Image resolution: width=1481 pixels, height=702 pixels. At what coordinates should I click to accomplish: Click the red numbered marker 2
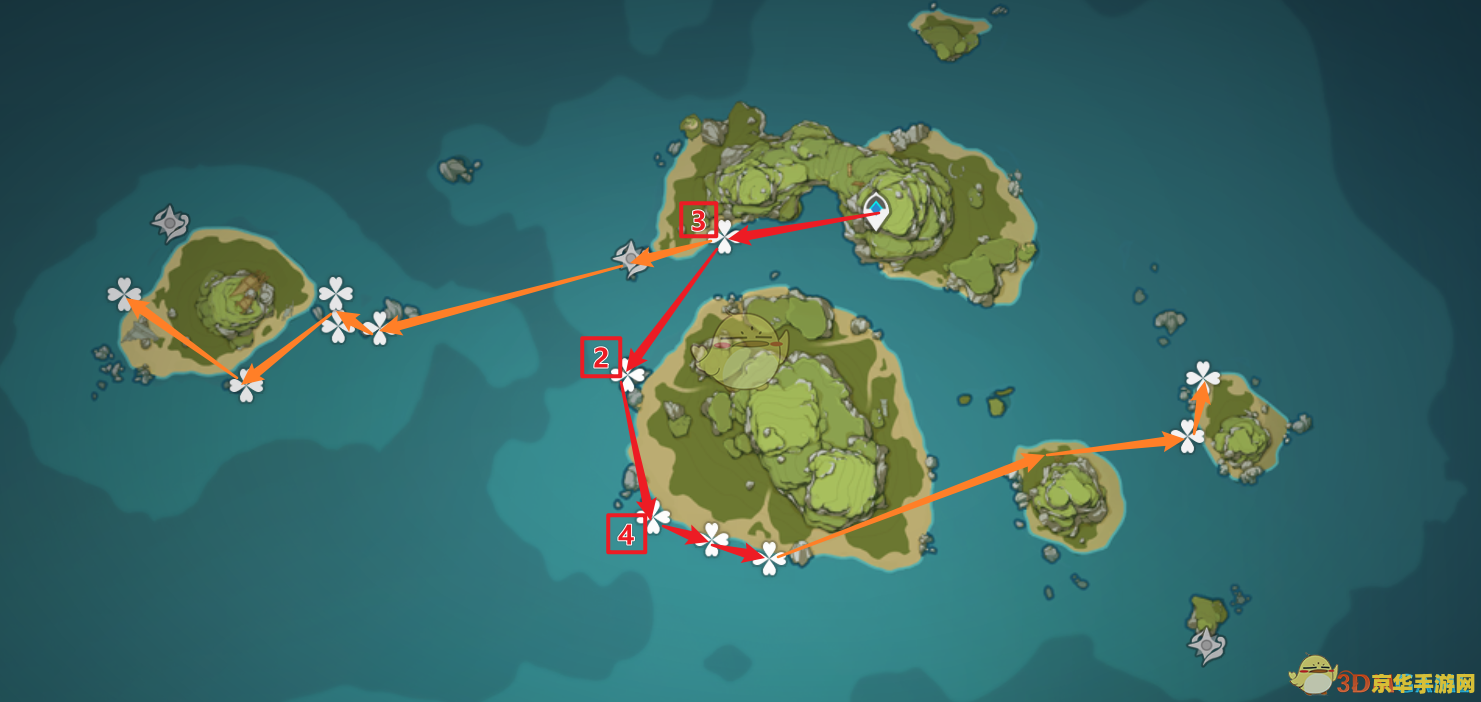(601, 357)
